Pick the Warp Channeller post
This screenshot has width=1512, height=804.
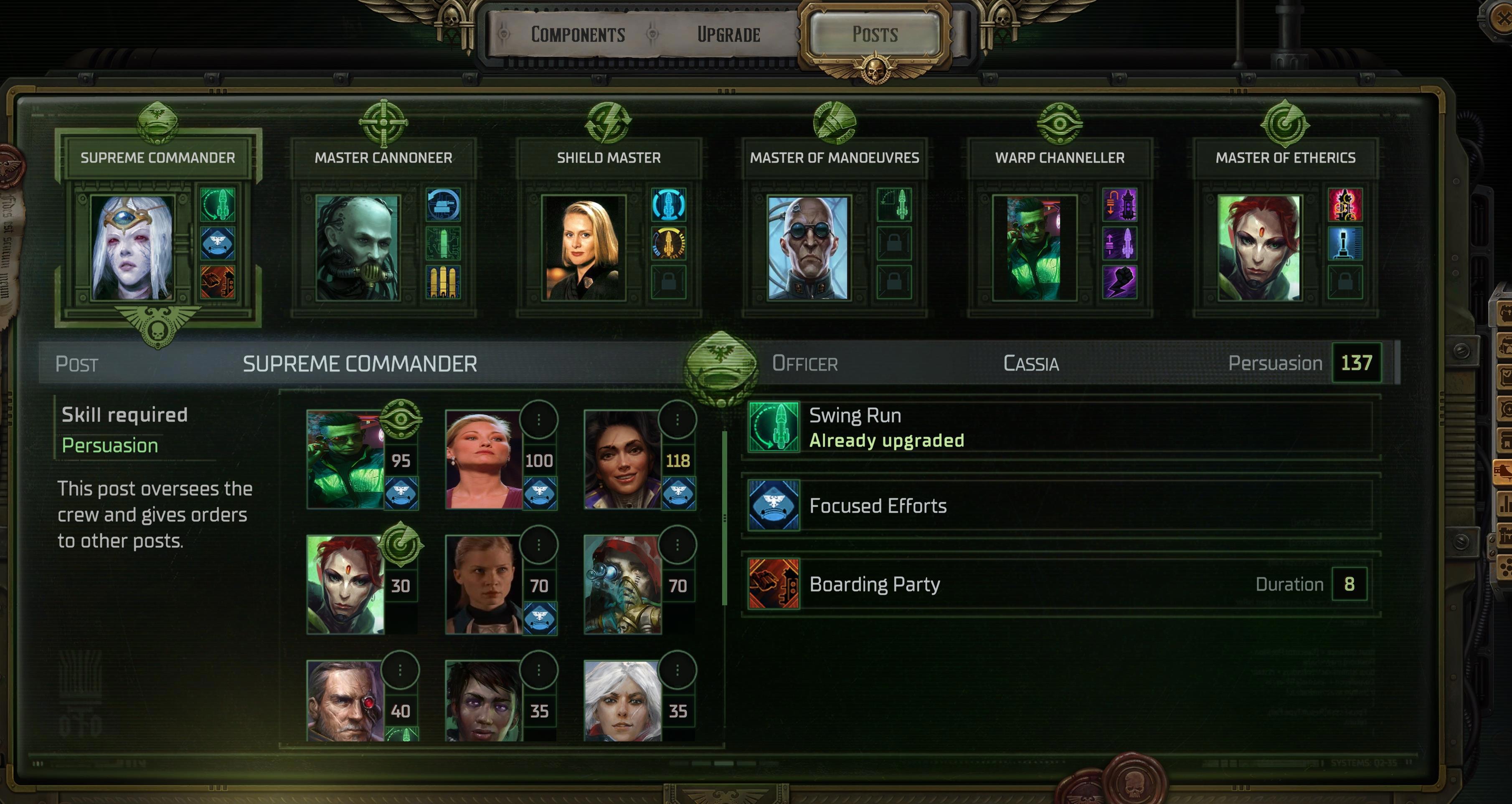coord(1060,157)
